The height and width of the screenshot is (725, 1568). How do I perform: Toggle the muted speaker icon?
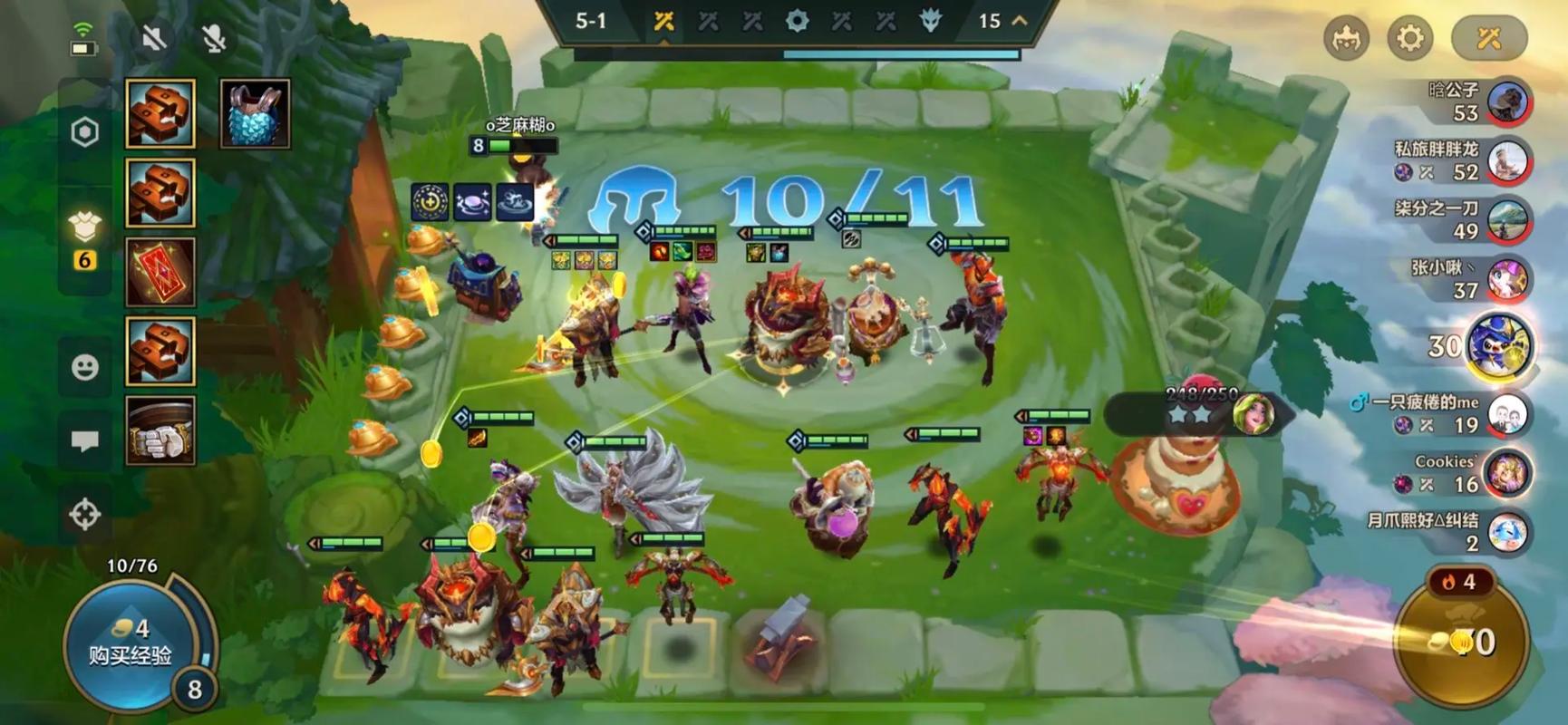tap(154, 38)
